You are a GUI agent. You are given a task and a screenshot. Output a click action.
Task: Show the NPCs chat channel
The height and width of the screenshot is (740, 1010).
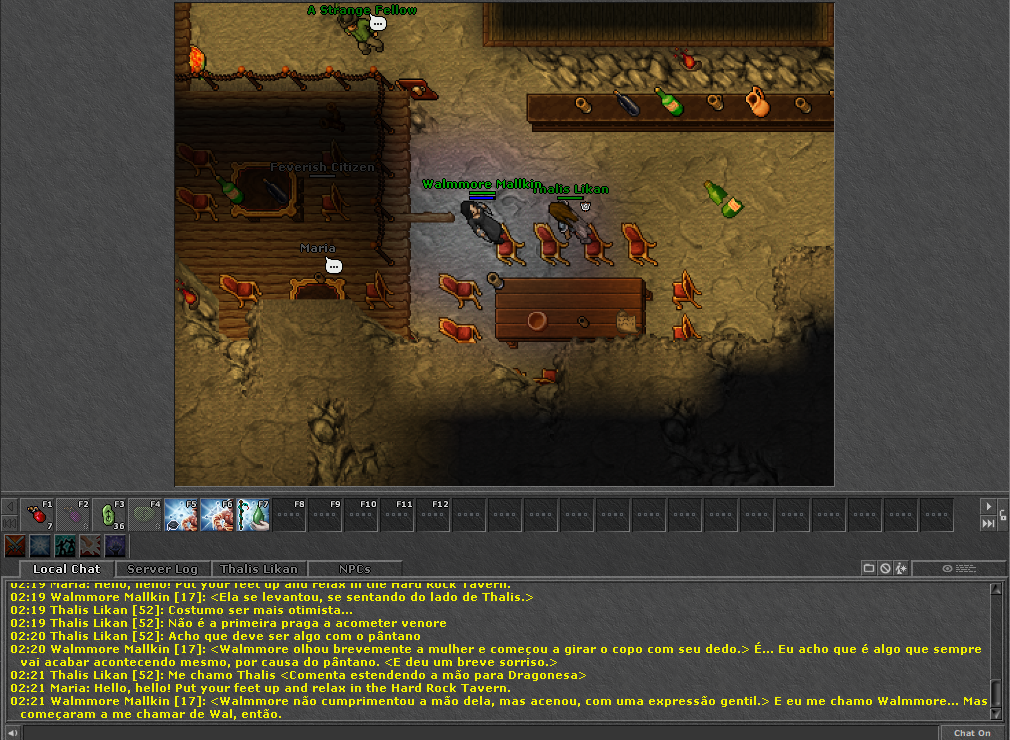tap(354, 569)
